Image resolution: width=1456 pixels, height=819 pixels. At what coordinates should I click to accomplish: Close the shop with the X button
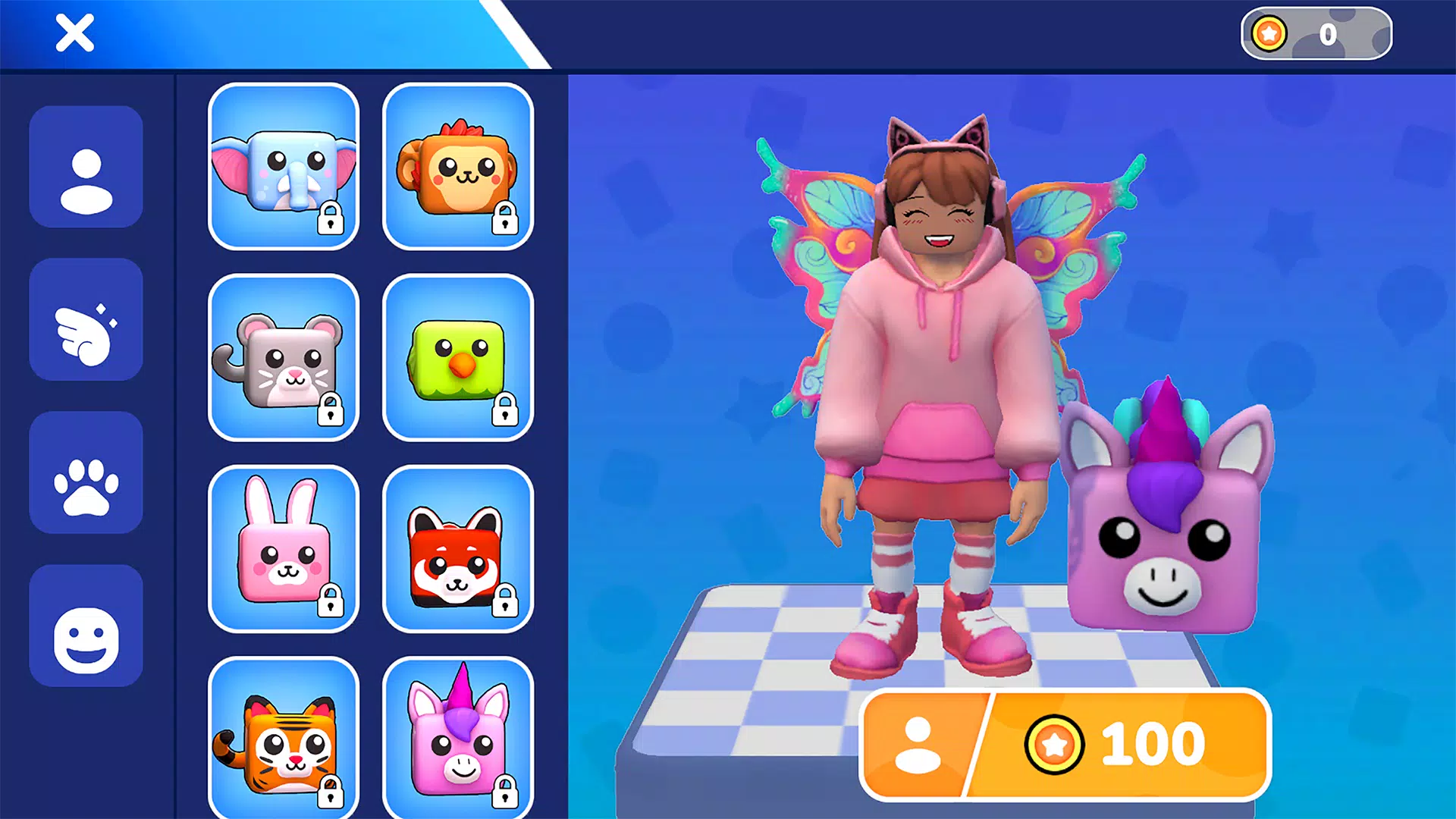[x=74, y=33]
